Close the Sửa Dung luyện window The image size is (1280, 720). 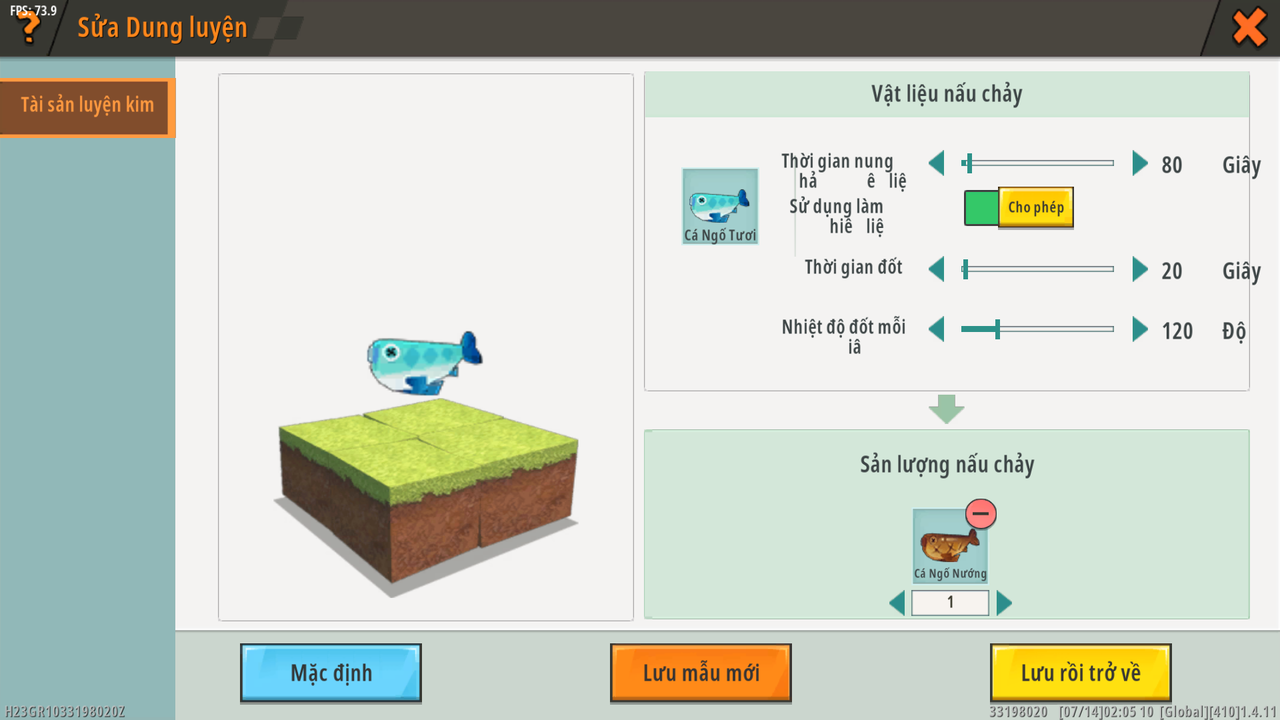coord(1249,27)
